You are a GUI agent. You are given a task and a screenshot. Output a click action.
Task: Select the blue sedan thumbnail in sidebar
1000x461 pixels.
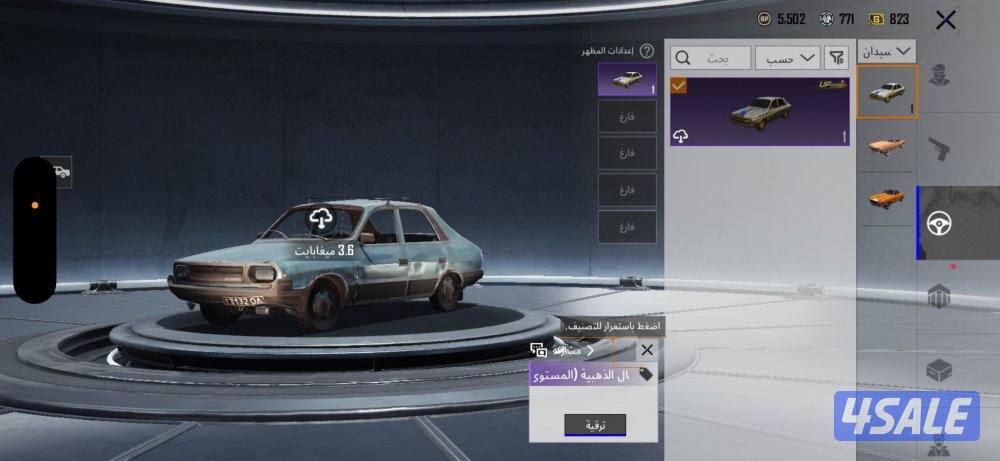click(886, 92)
